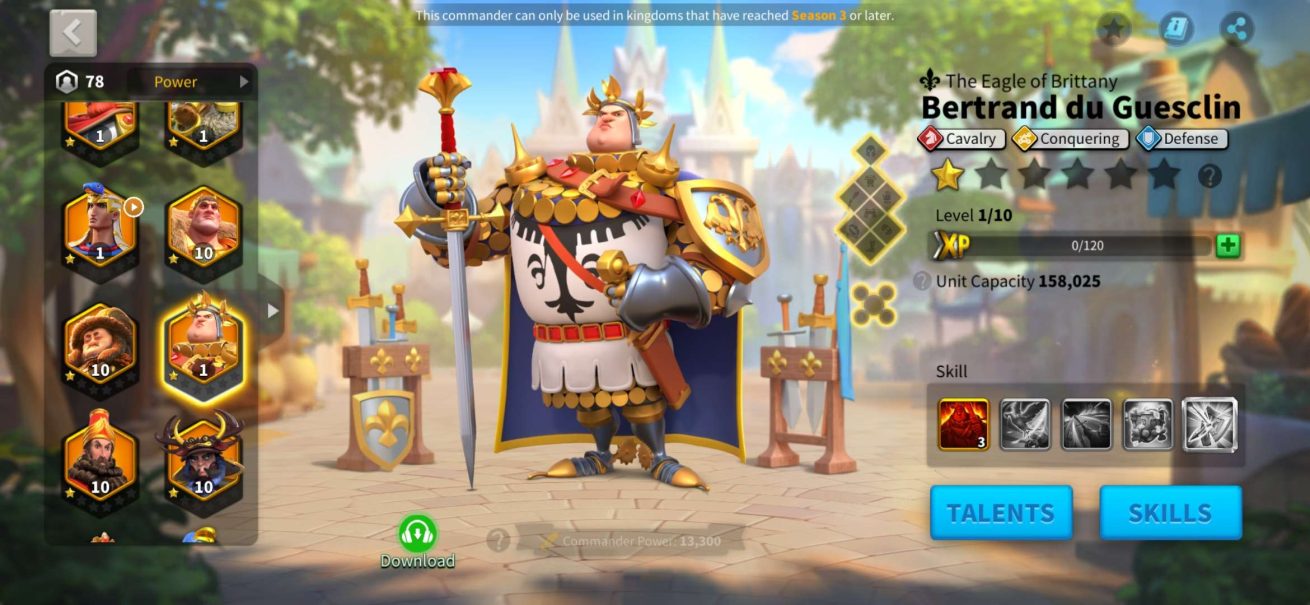The image size is (1310, 605).
Task: View Unit Capacity help tooltip
Action: pyautogui.click(x=922, y=282)
